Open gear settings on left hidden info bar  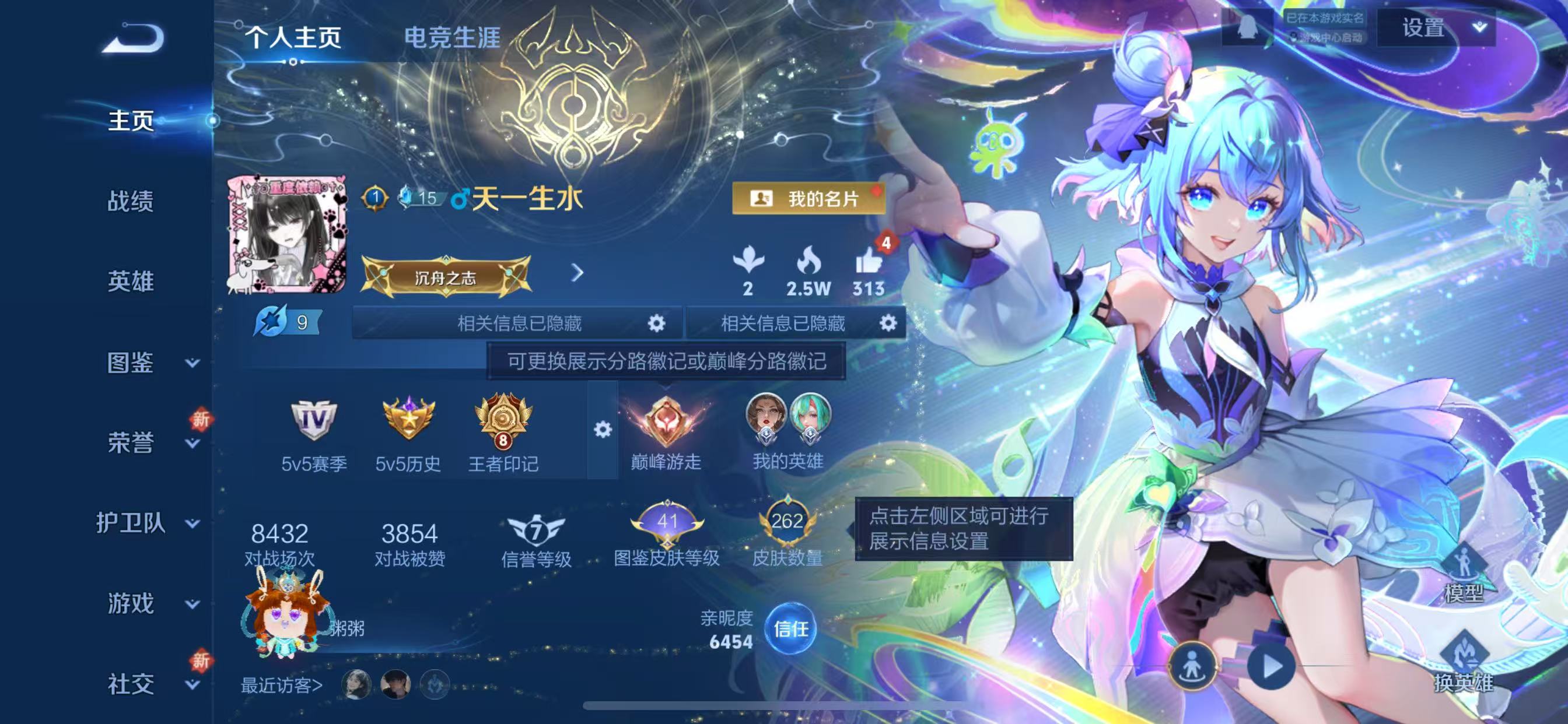[x=656, y=323]
